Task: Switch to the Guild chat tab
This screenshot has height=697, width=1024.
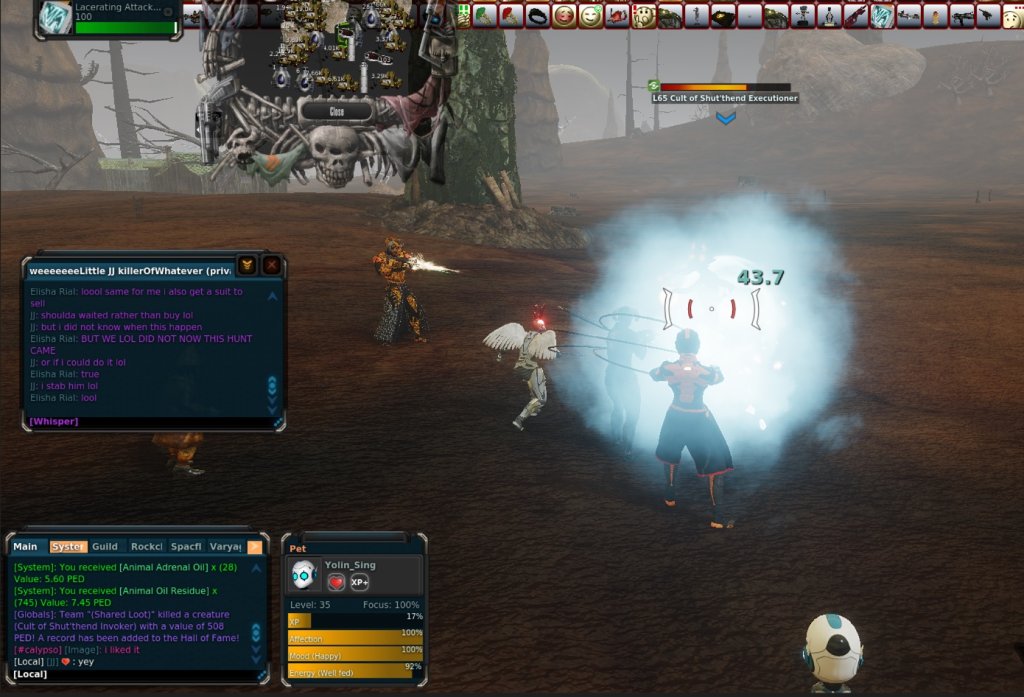Action: point(104,546)
